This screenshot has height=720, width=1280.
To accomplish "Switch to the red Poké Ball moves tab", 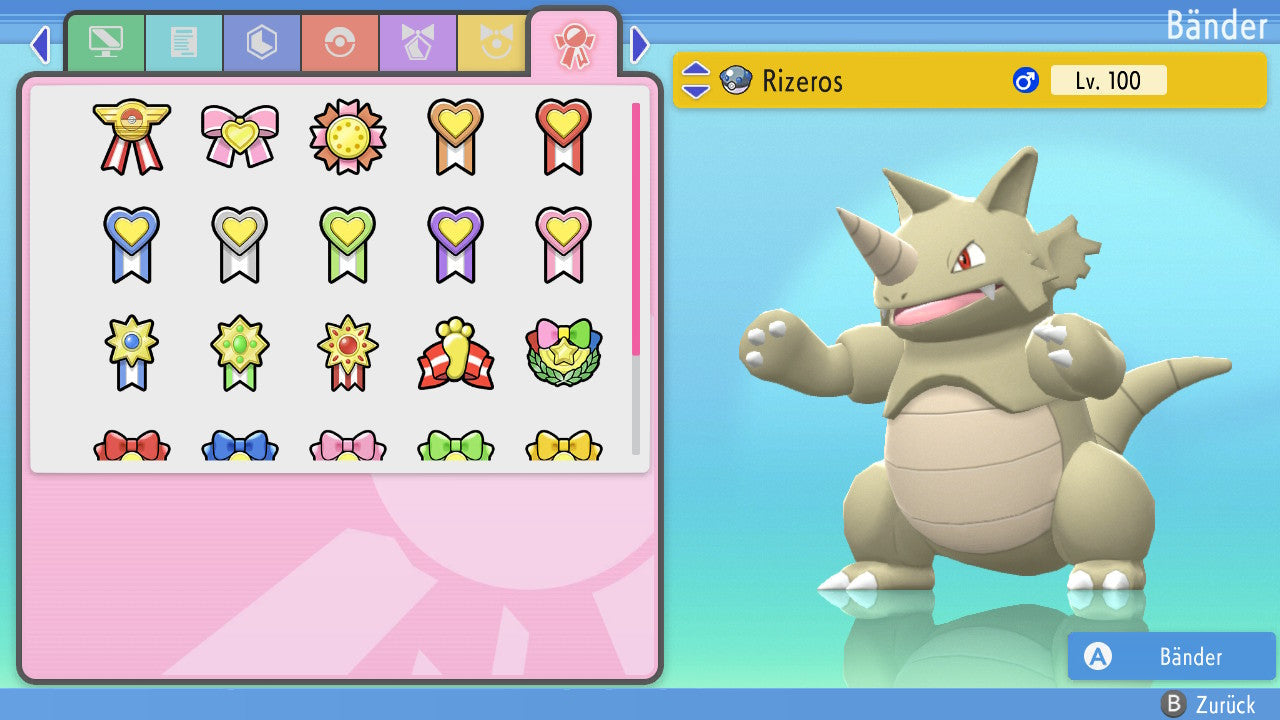I will point(340,43).
